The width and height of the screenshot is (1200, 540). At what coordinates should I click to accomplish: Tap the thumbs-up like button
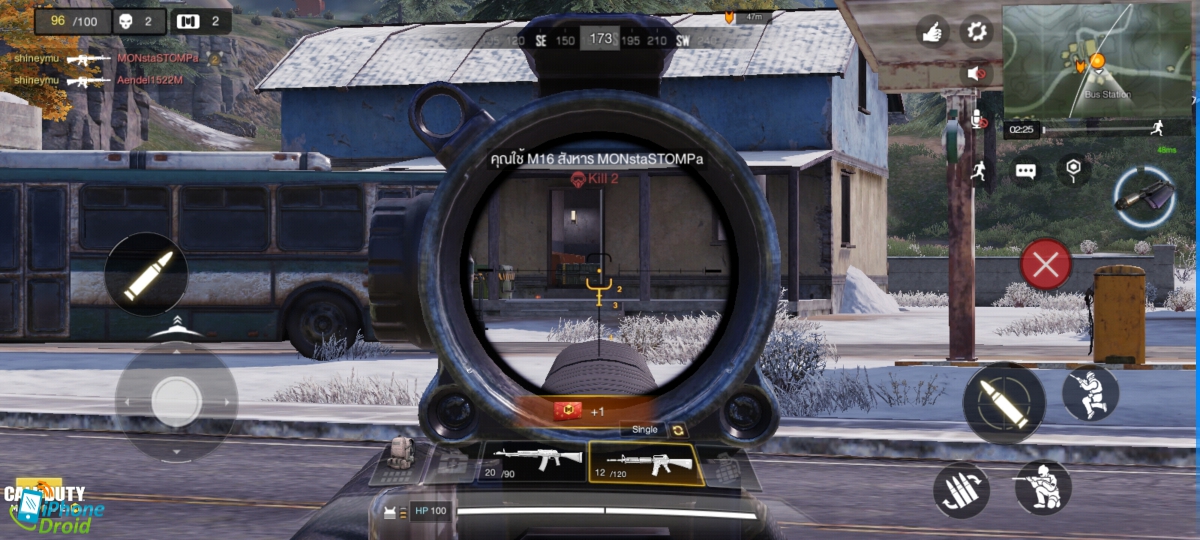point(932,32)
